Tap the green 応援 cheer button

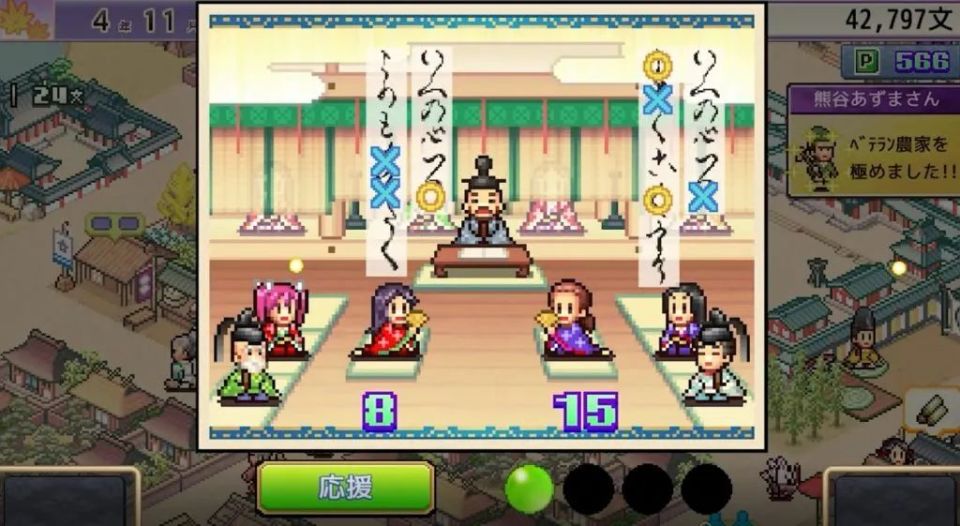pyautogui.click(x=345, y=488)
